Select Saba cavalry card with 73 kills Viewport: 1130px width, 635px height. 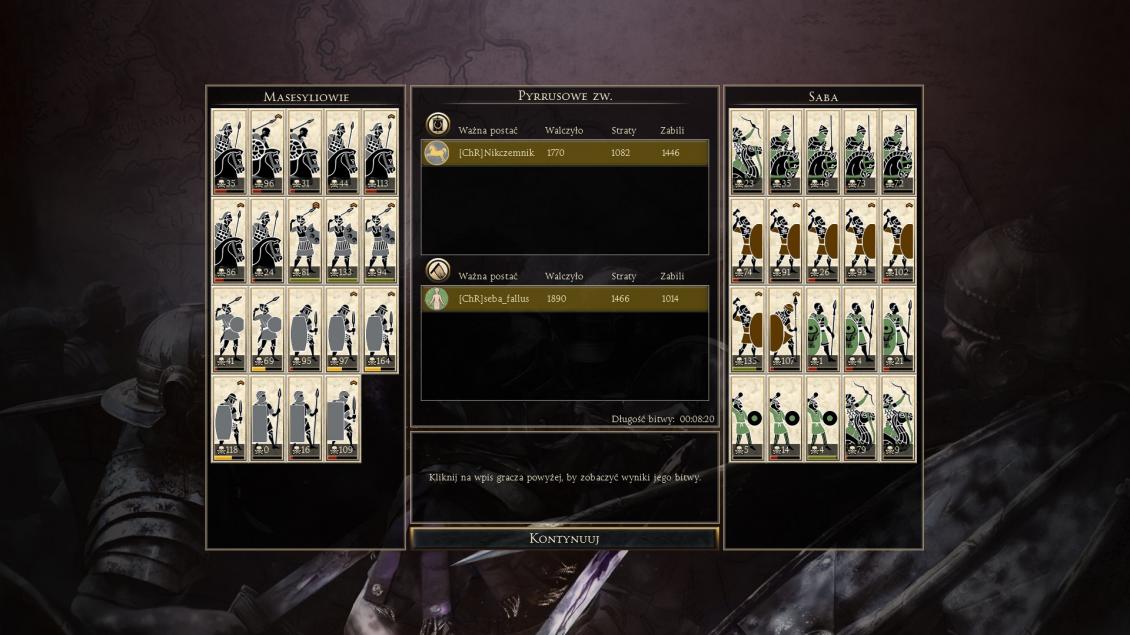coord(860,152)
